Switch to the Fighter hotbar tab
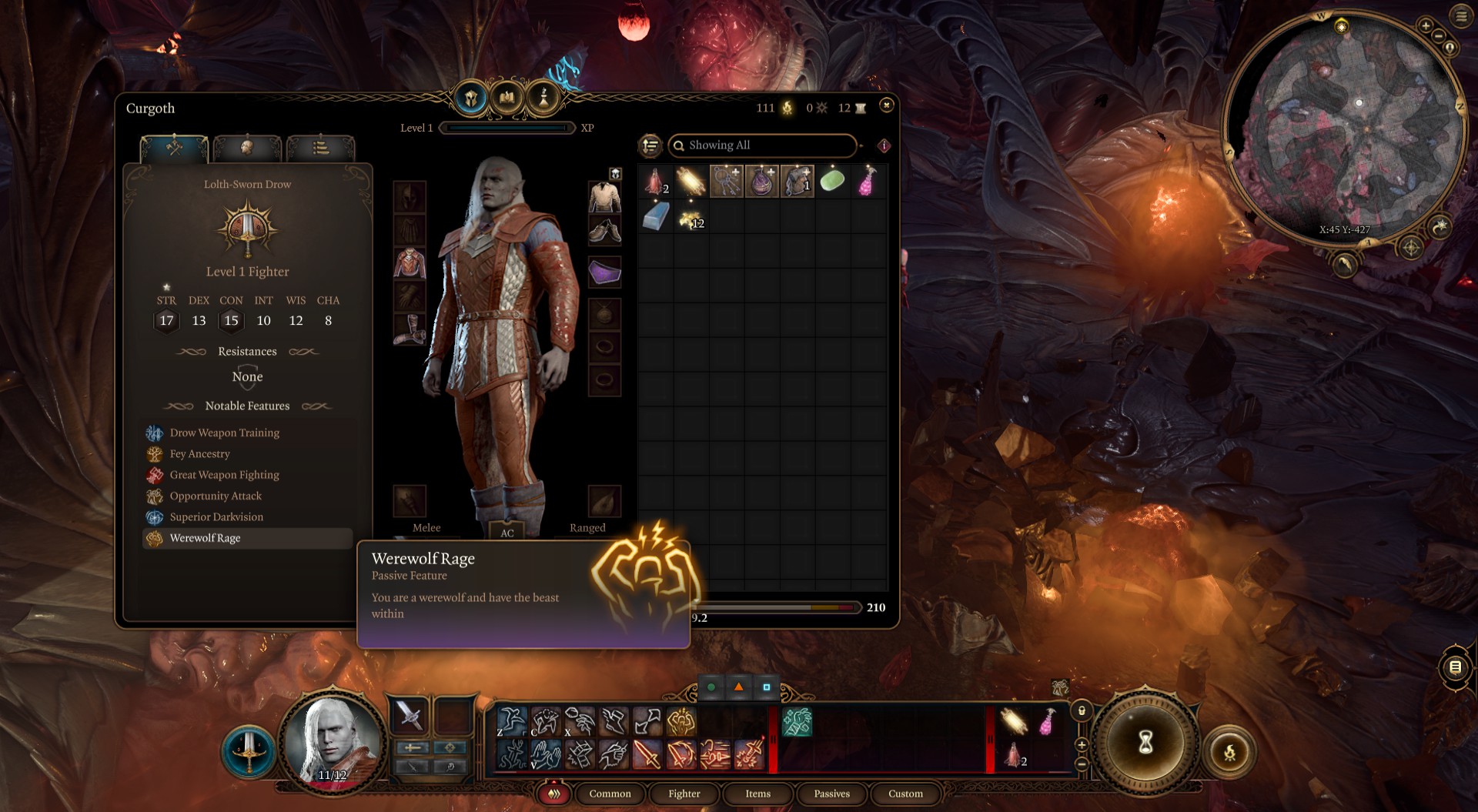1478x812 pixels. (x=684, y=794)
